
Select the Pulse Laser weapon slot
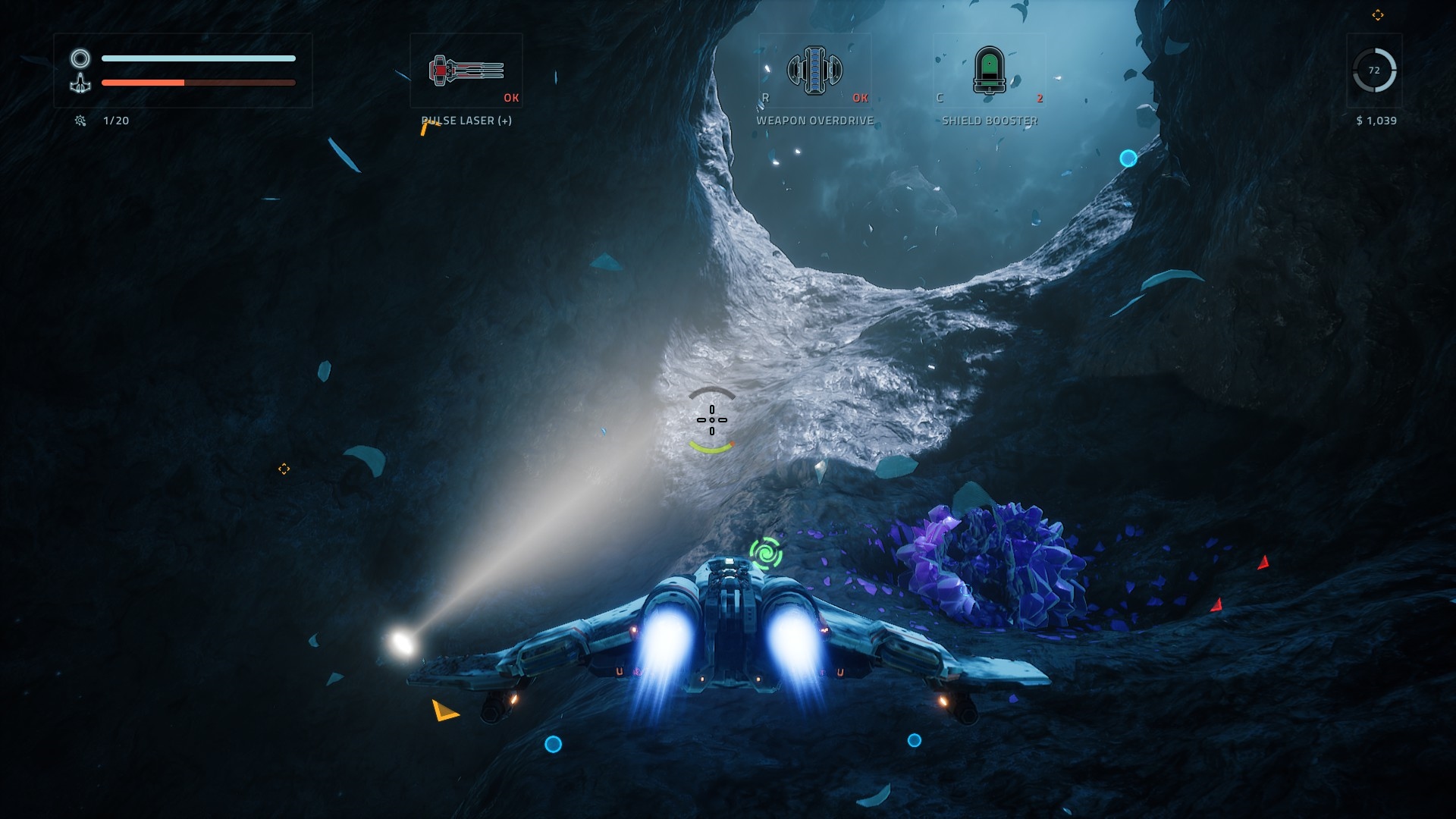point(466,71)
